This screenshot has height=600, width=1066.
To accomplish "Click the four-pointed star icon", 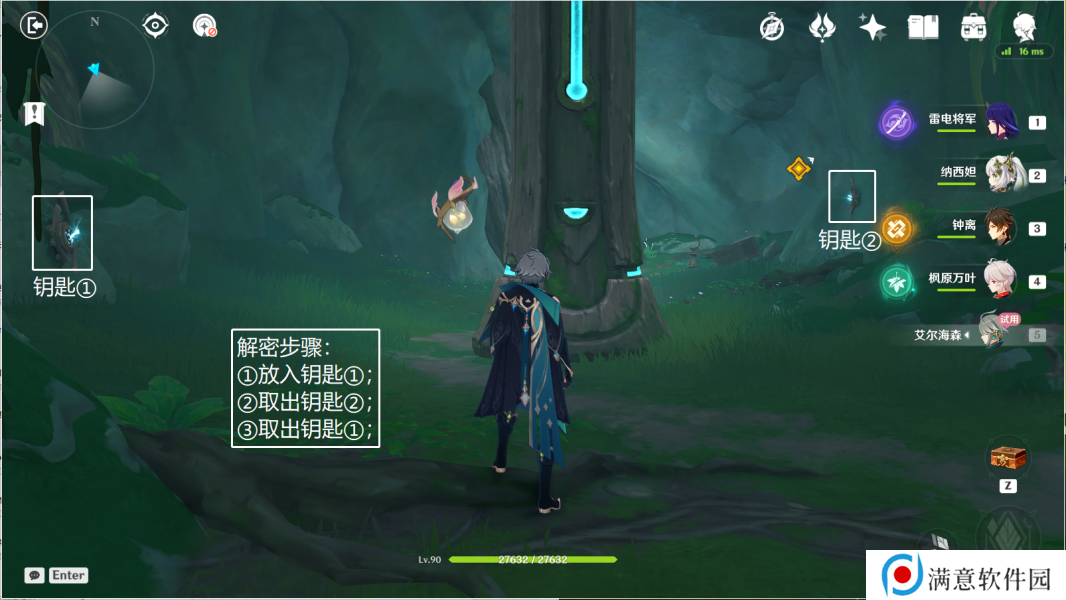I will pyautogui.click(x=872, y=27).
